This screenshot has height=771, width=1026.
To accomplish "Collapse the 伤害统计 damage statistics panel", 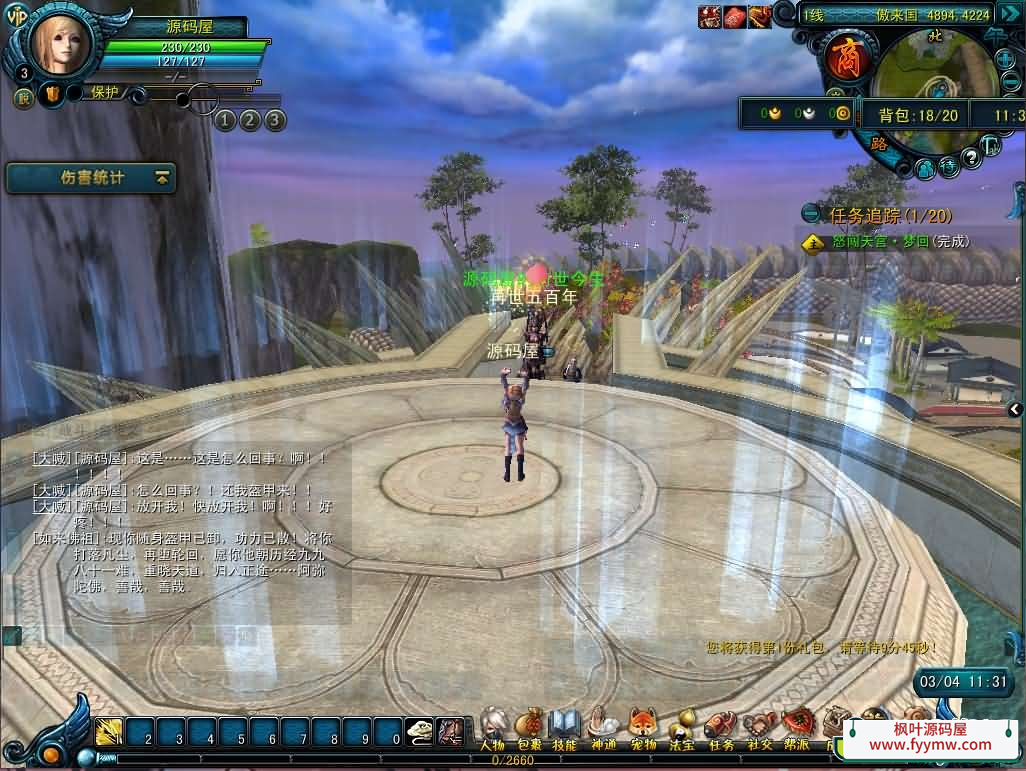I will coord(162,178).
